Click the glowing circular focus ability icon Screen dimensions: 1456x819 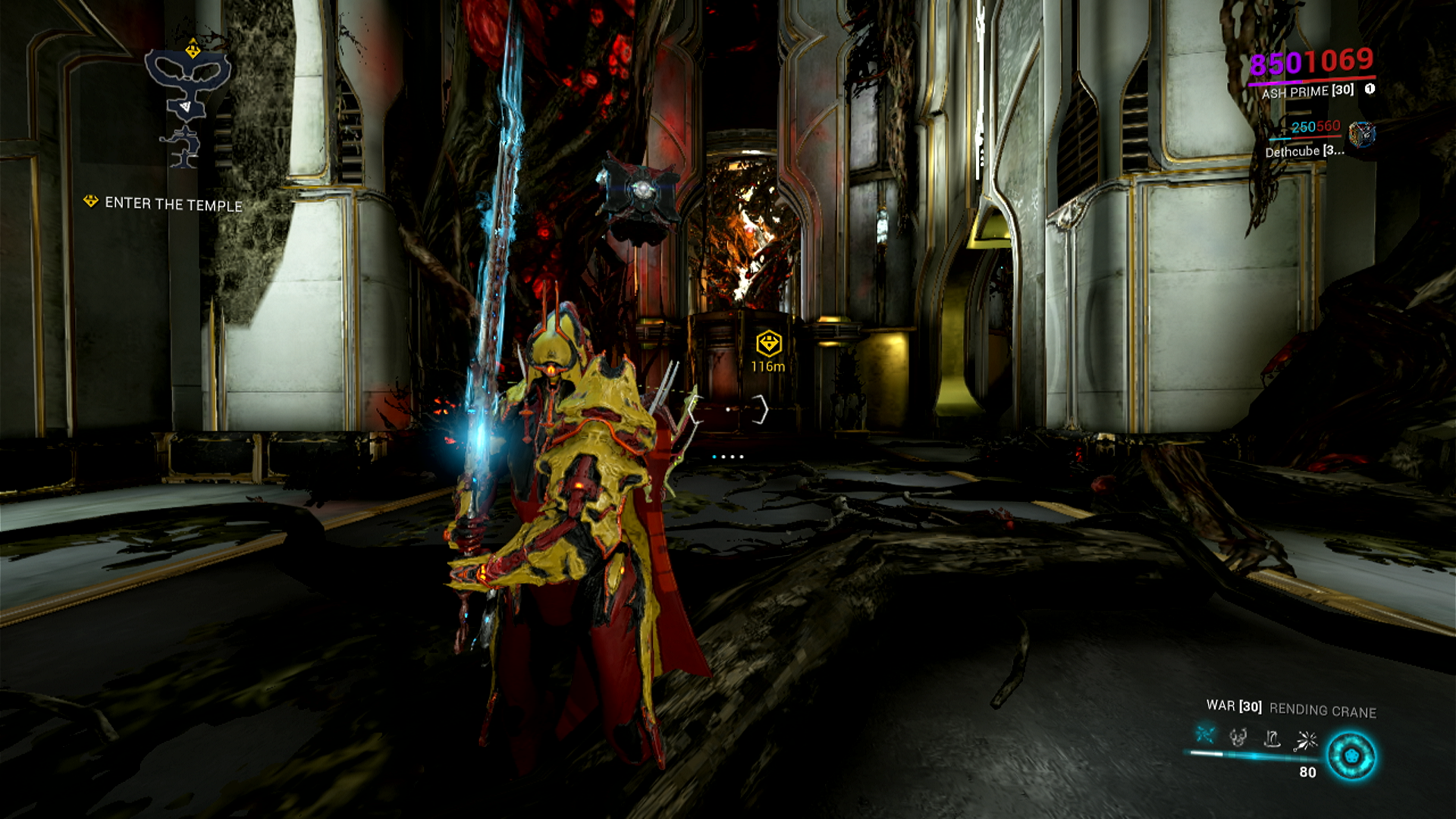coord(1351,756)
